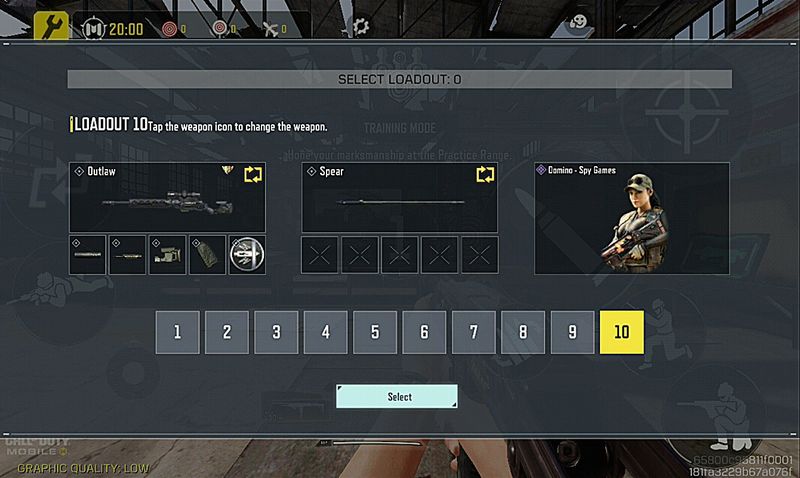Confirm the loadout with the Select button

[x=397, y=397]
